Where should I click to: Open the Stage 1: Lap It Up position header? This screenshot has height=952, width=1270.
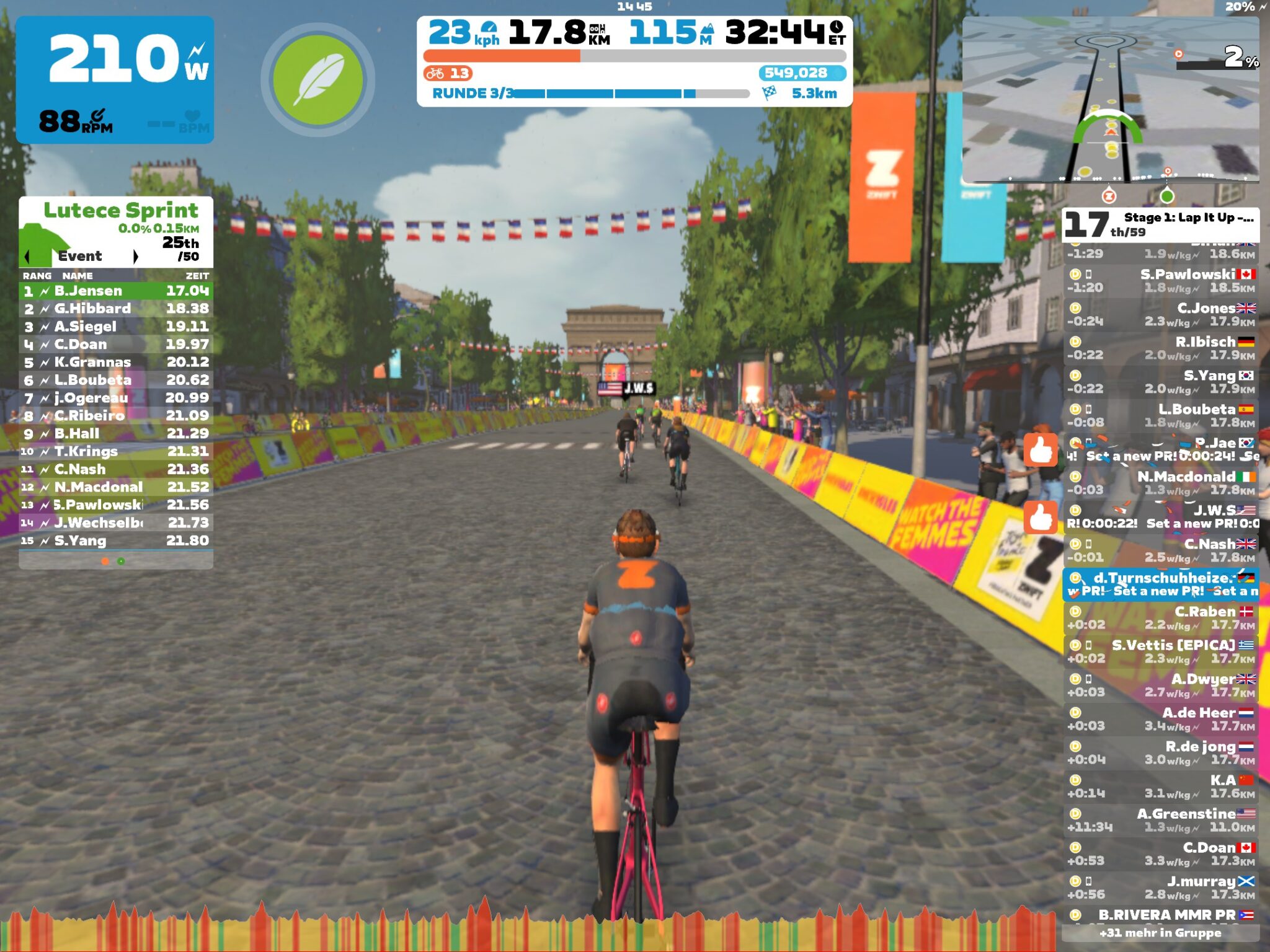point(1161,224)
